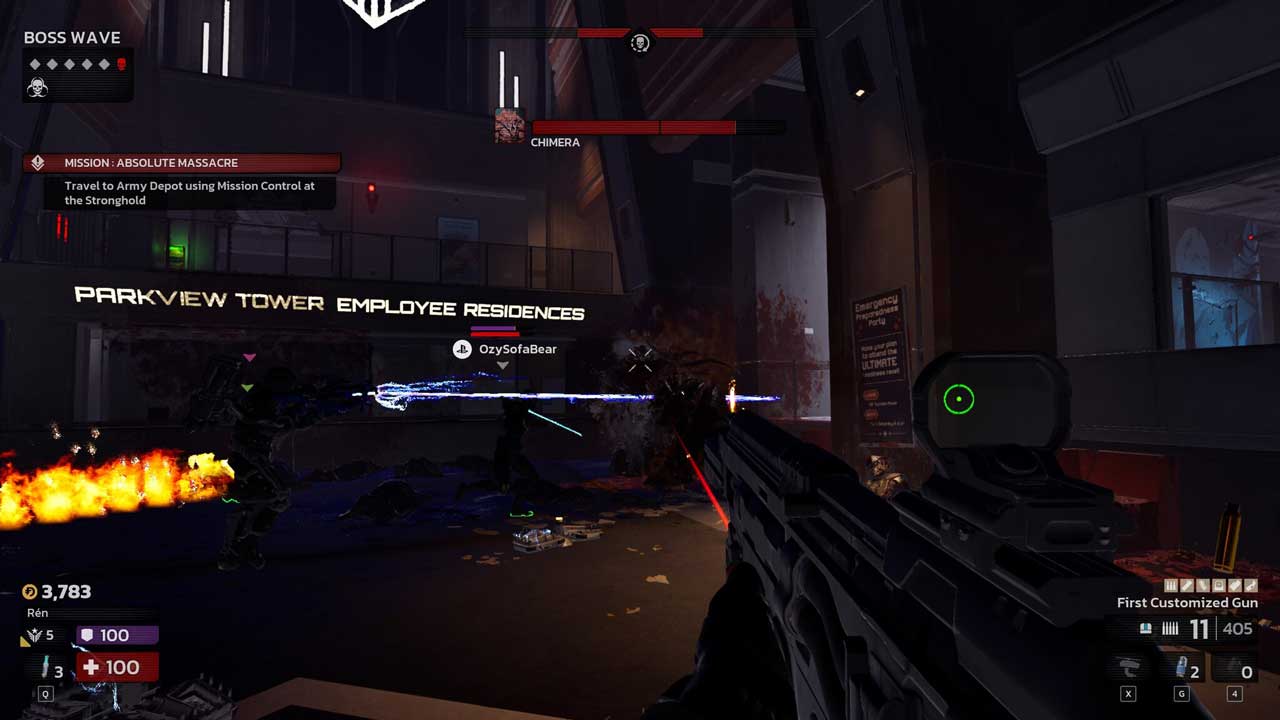
Task: Click the grenade slot icon
Action: [x=1181, y=669]
